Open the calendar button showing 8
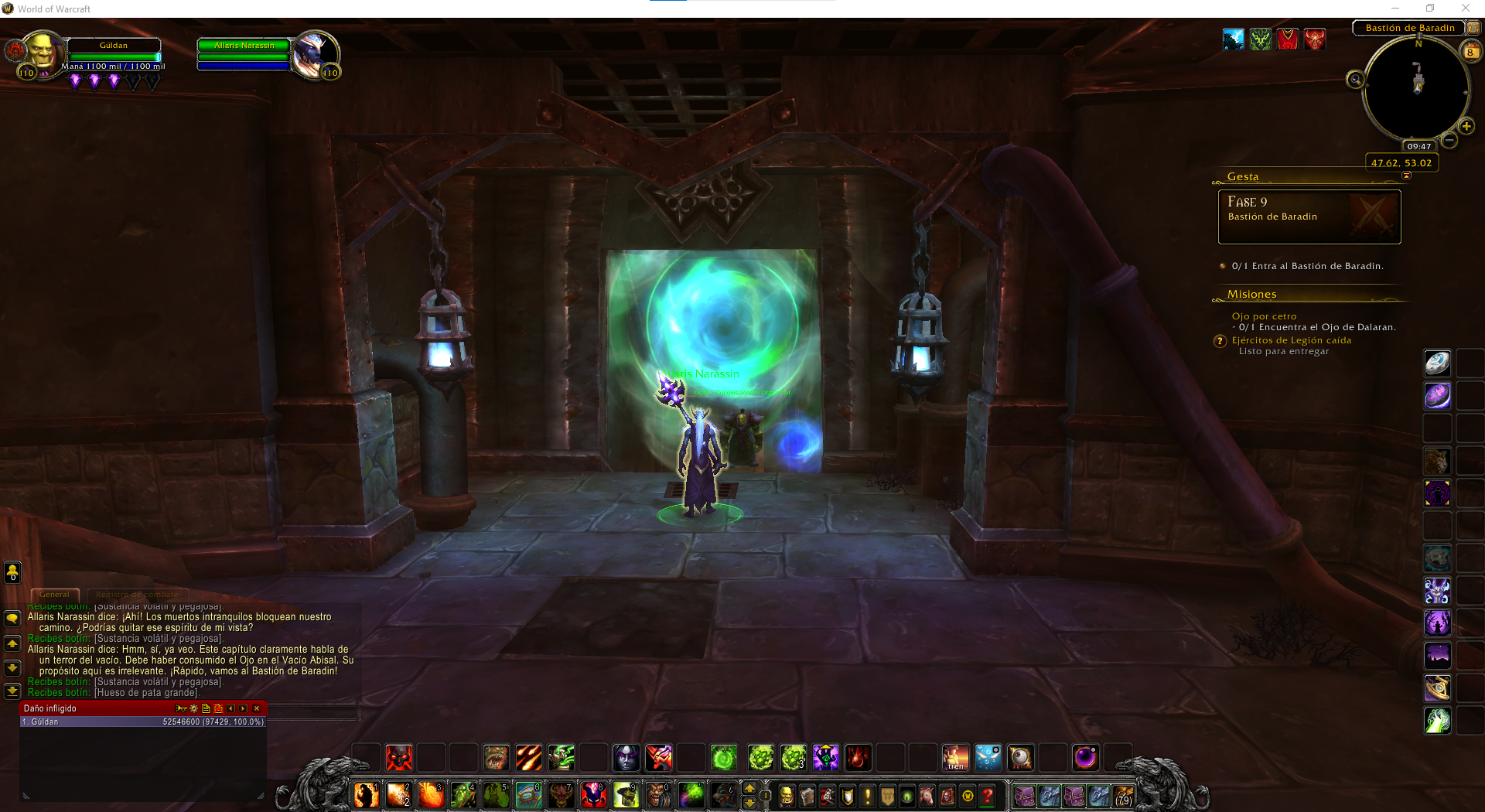Screen dimensions: 1485x812 1470,52
